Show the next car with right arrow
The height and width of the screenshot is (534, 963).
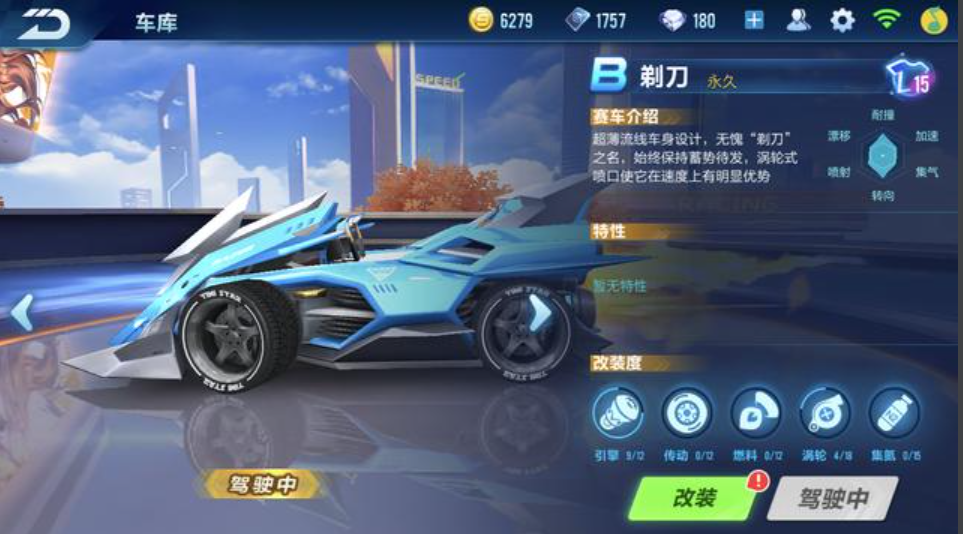coord(540,312)
